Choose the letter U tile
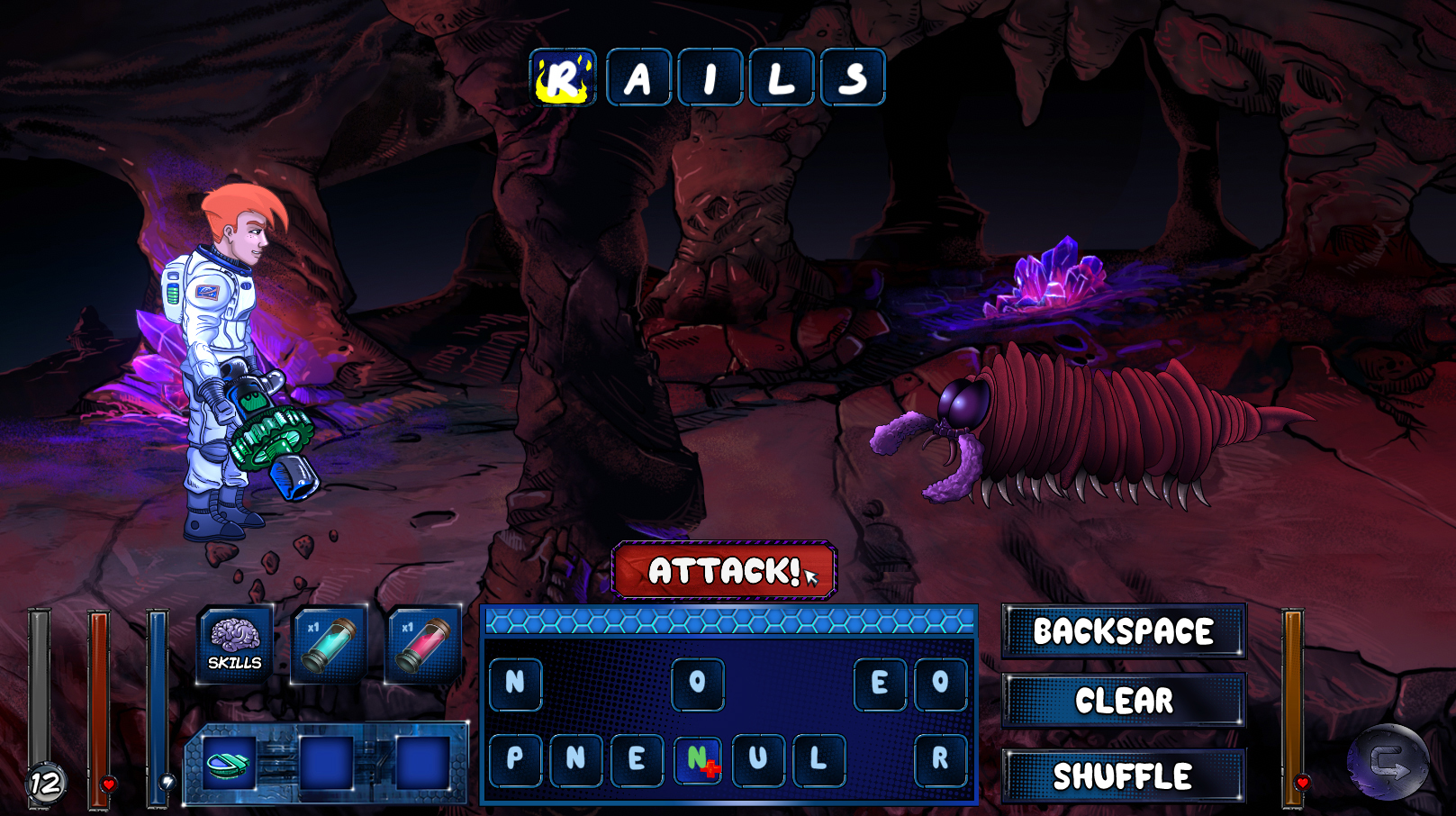Screen dimensions: 1456x816 point(758,758)
